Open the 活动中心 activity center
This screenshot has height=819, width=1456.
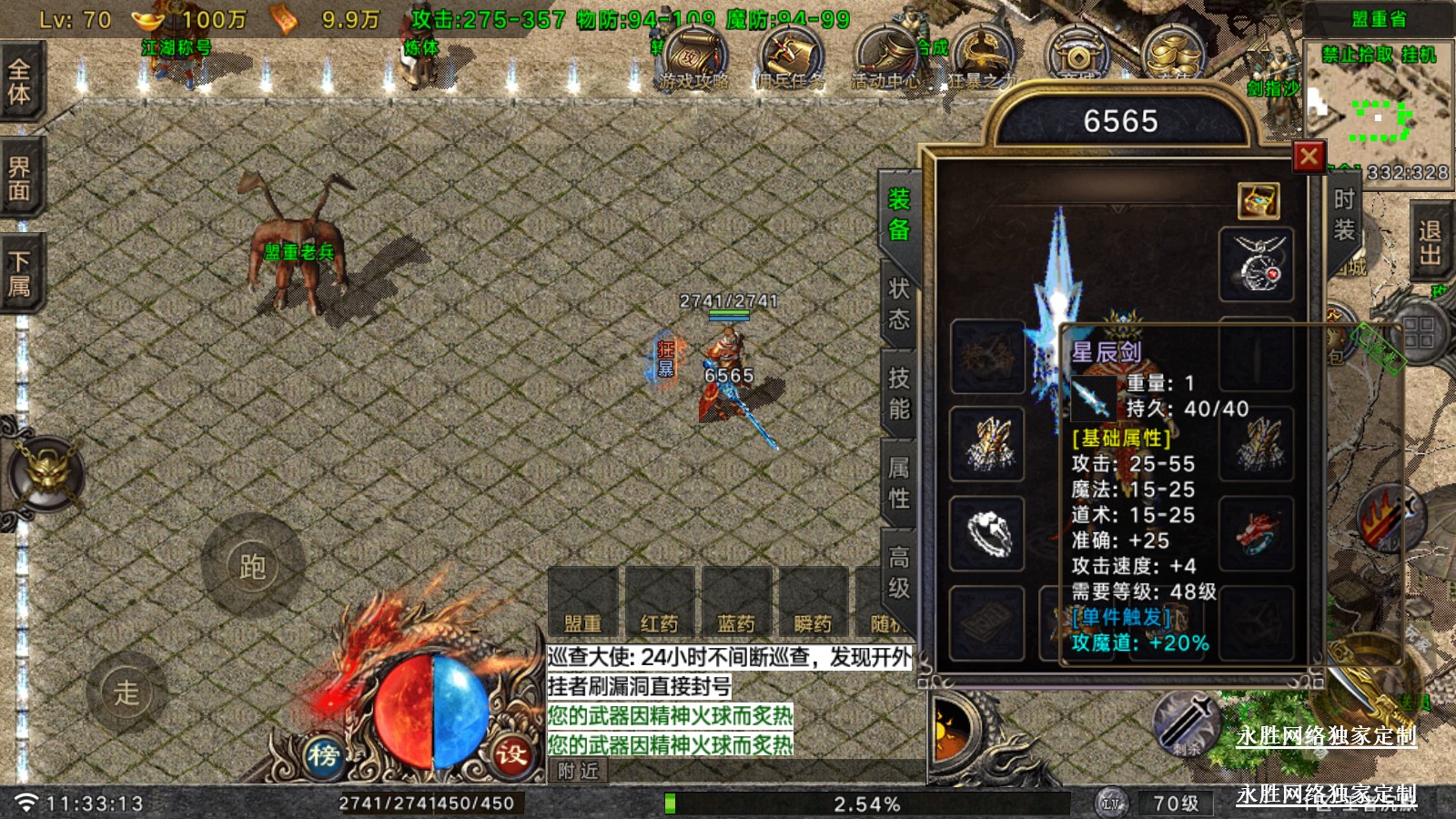pos(885,59)
